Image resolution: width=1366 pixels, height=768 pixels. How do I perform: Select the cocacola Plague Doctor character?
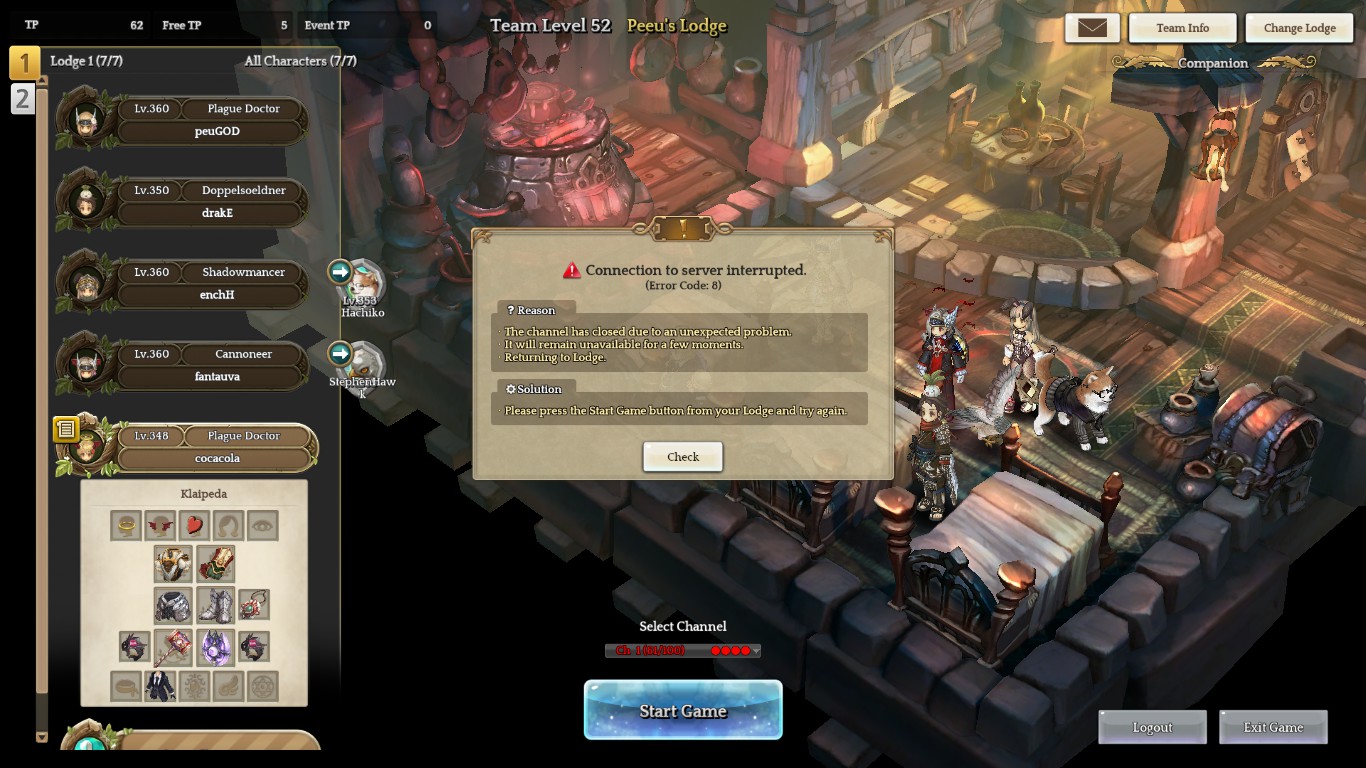215,448
